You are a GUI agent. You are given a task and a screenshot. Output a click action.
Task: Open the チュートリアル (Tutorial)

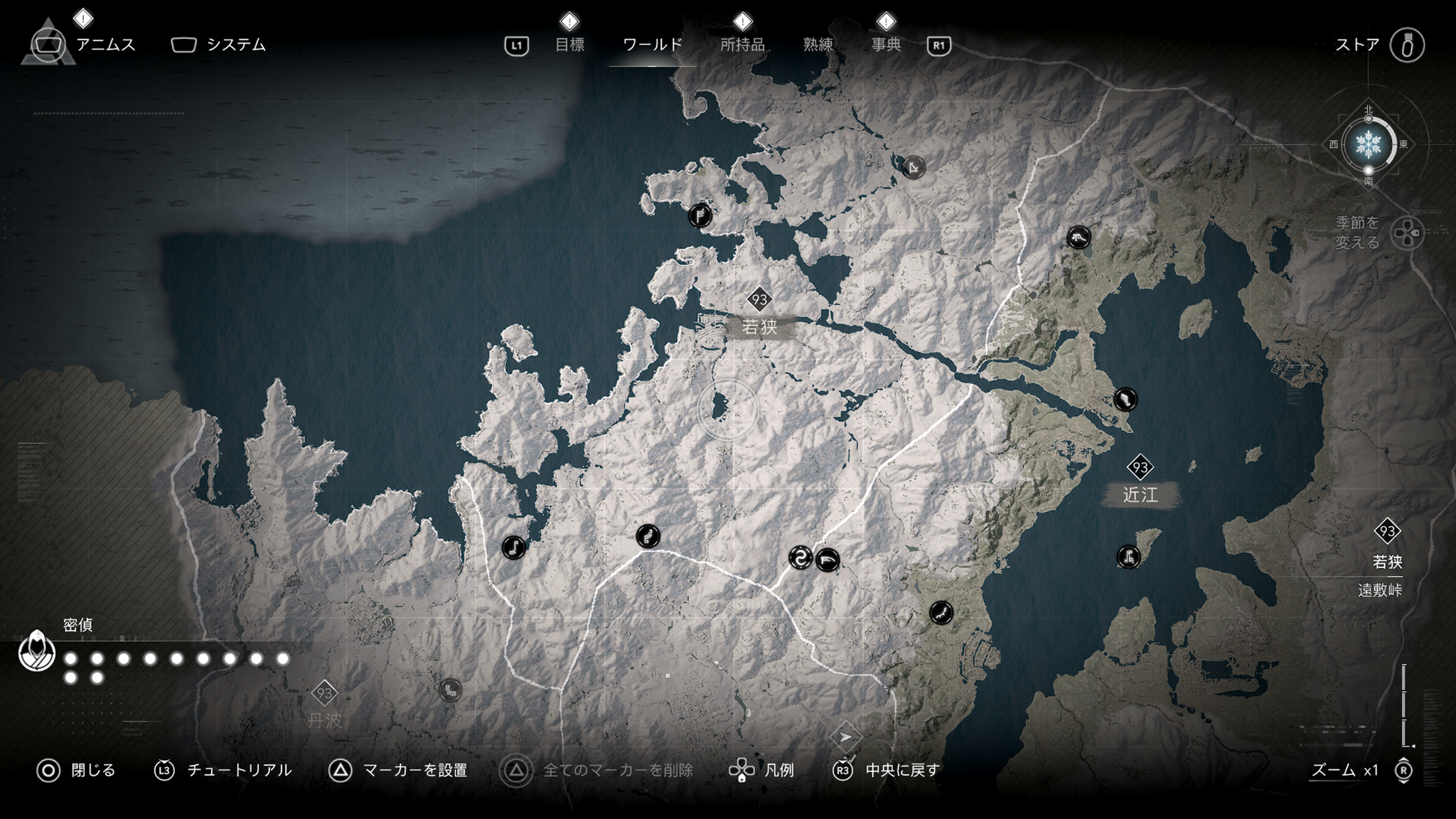pyautogui.click(x=239, y=771)
